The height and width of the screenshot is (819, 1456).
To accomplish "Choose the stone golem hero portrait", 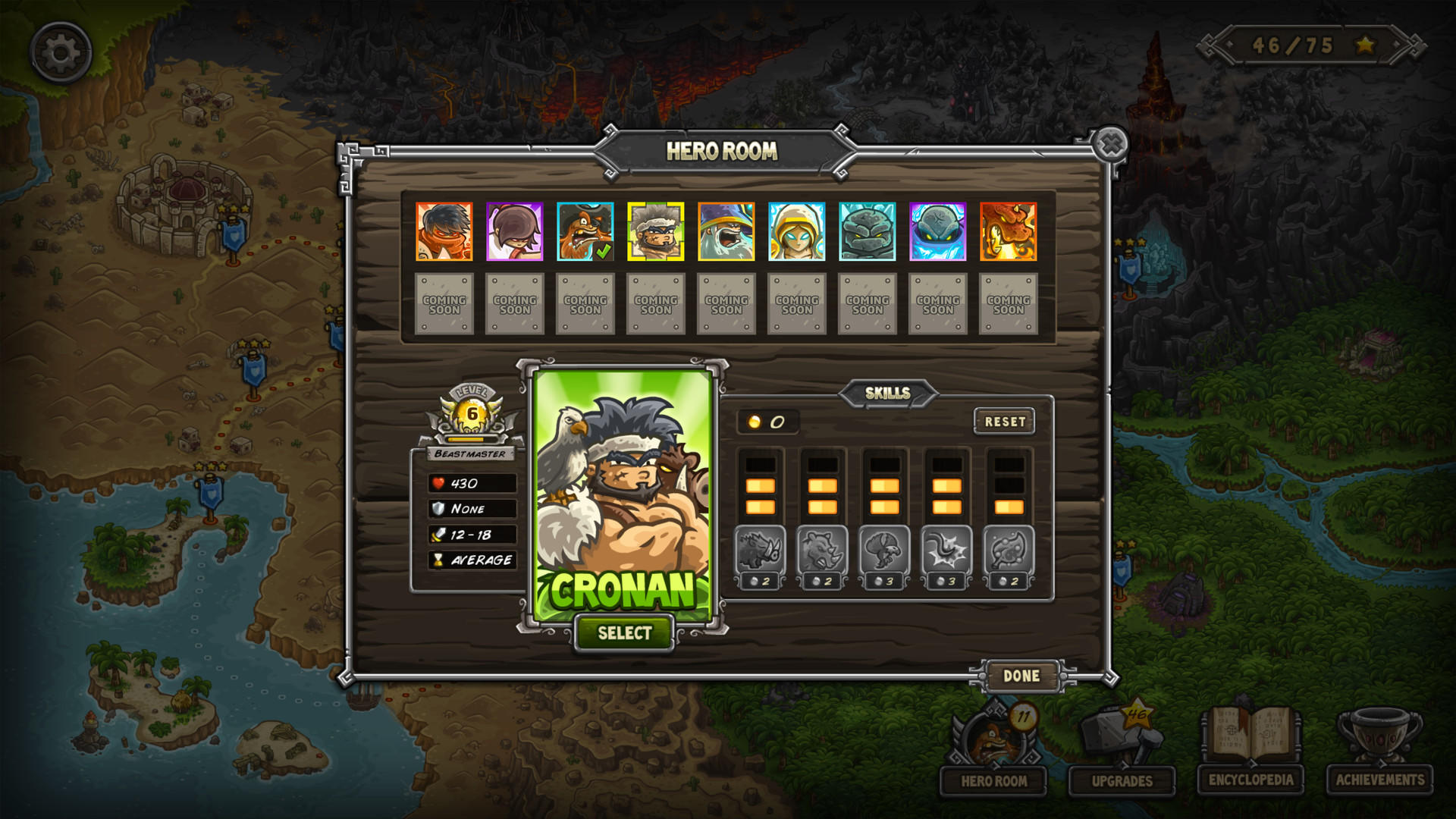I will click(x=865, y=231).
